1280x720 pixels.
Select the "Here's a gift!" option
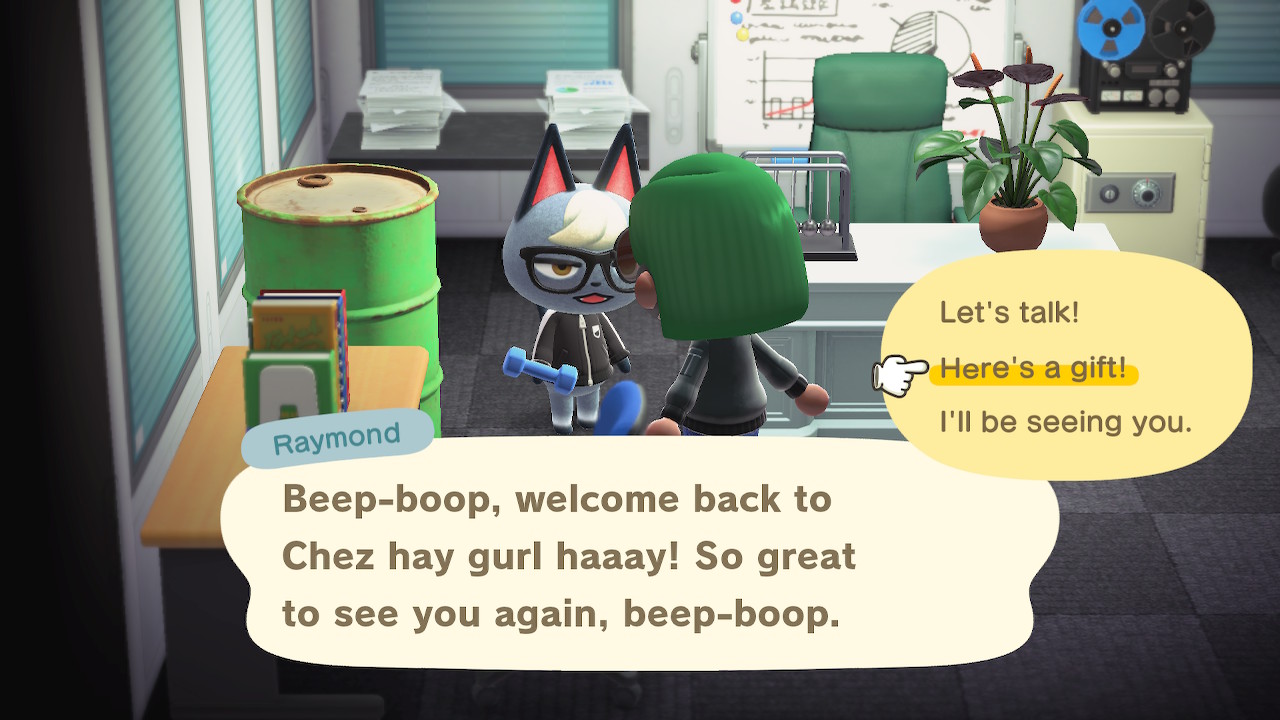[x=1033, y=369]
